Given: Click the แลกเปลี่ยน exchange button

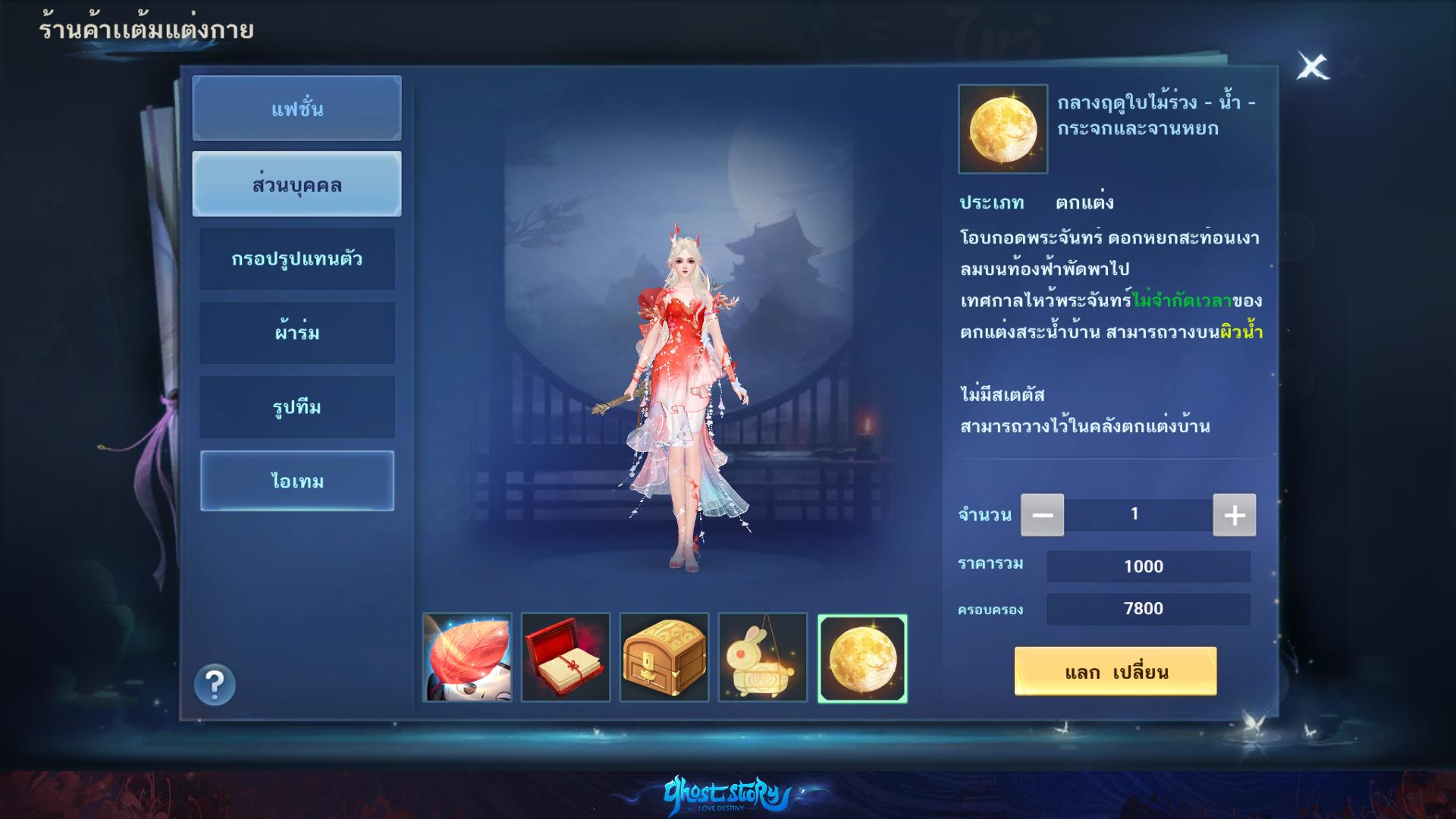Looking at the screenshot, I should 1116,671.
